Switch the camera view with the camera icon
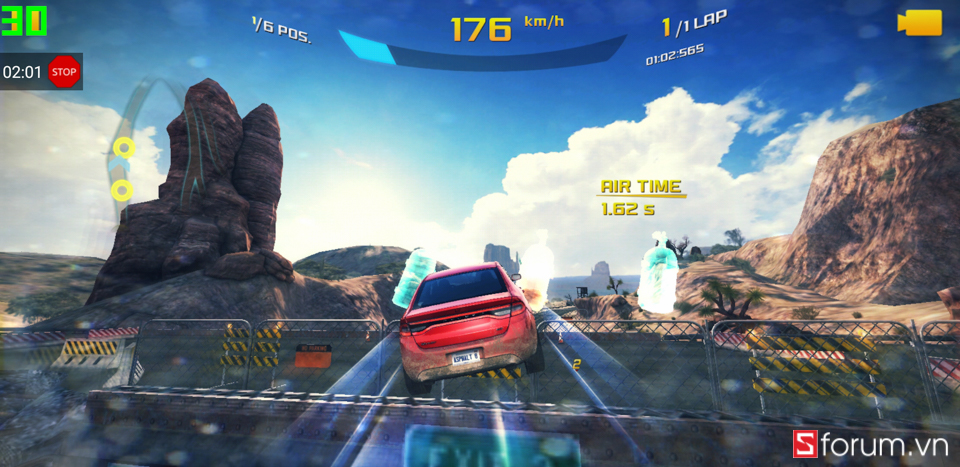960x467 pixels. (x=919, y=23)
